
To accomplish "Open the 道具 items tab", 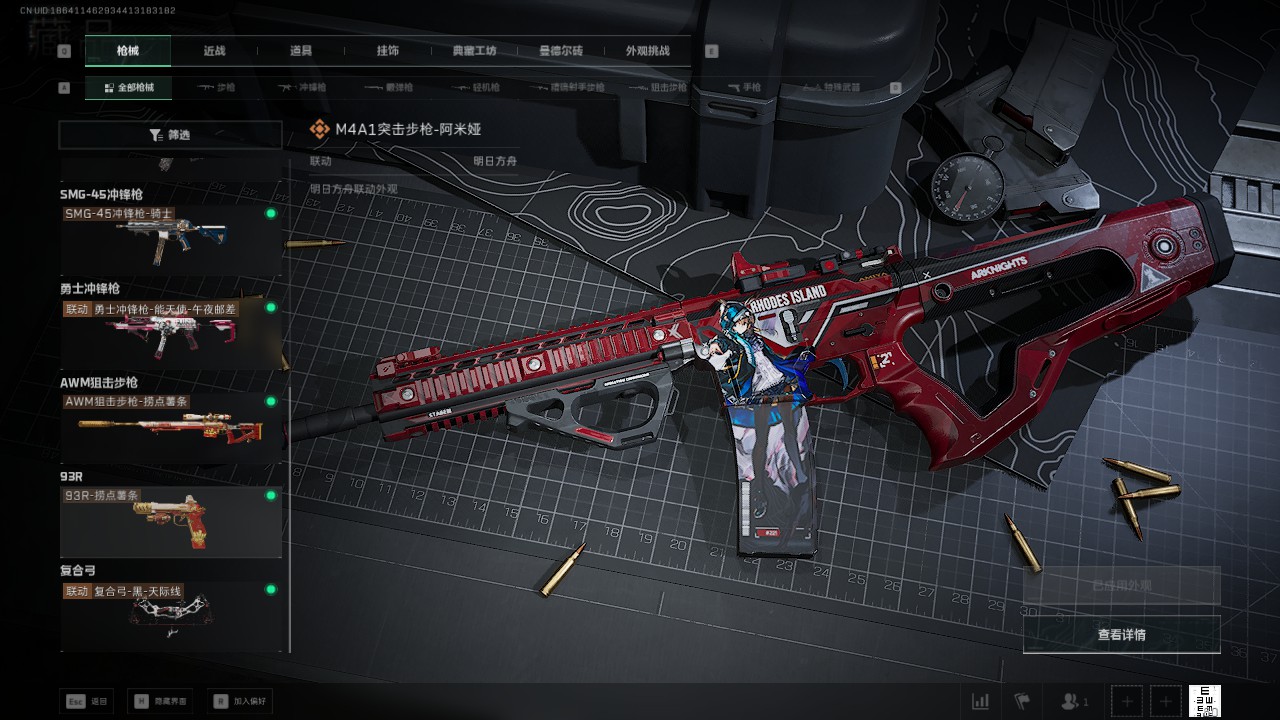I will tap(300, 51).
